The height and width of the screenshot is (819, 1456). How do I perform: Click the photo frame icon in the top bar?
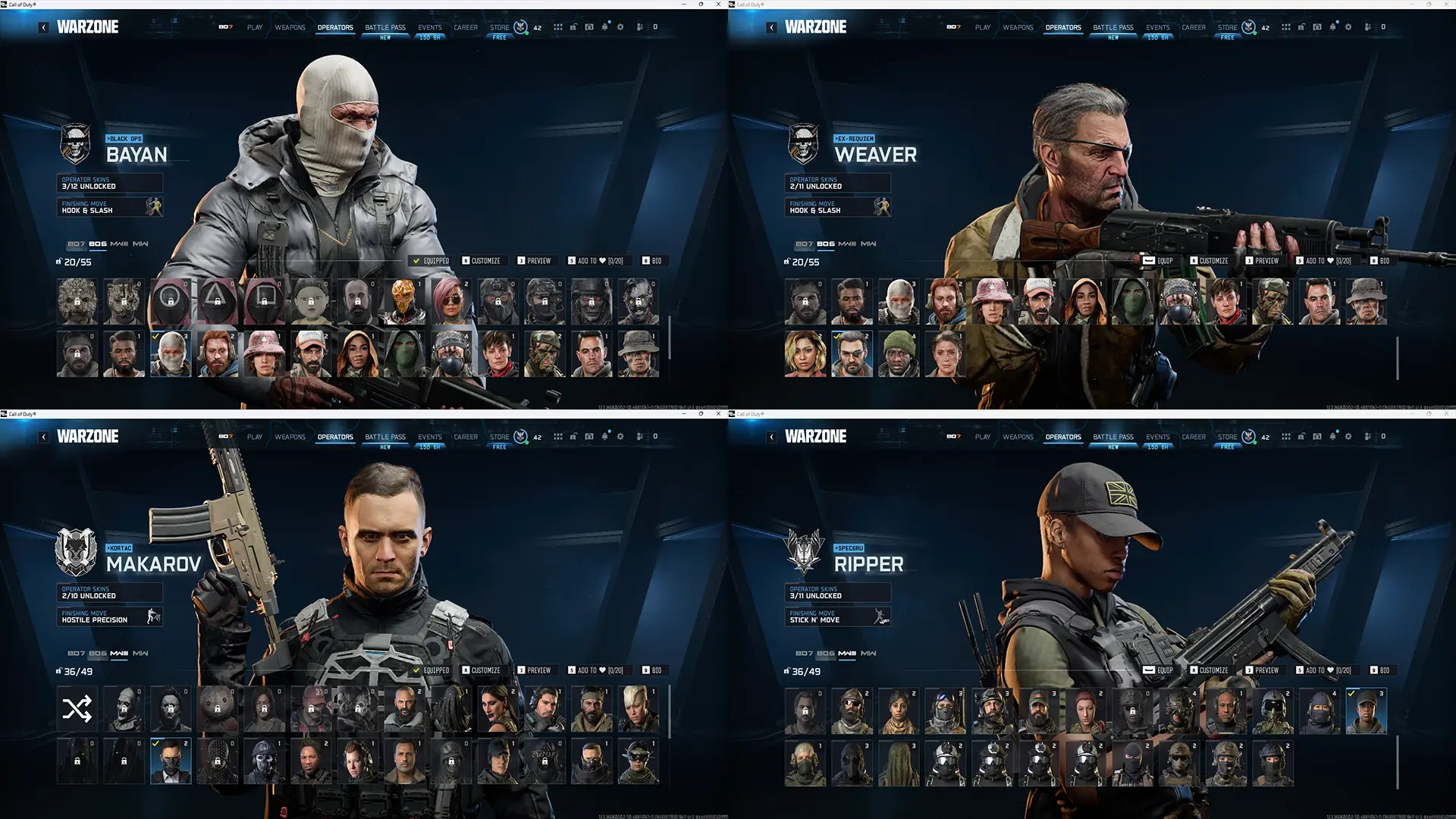pos(588,27)
